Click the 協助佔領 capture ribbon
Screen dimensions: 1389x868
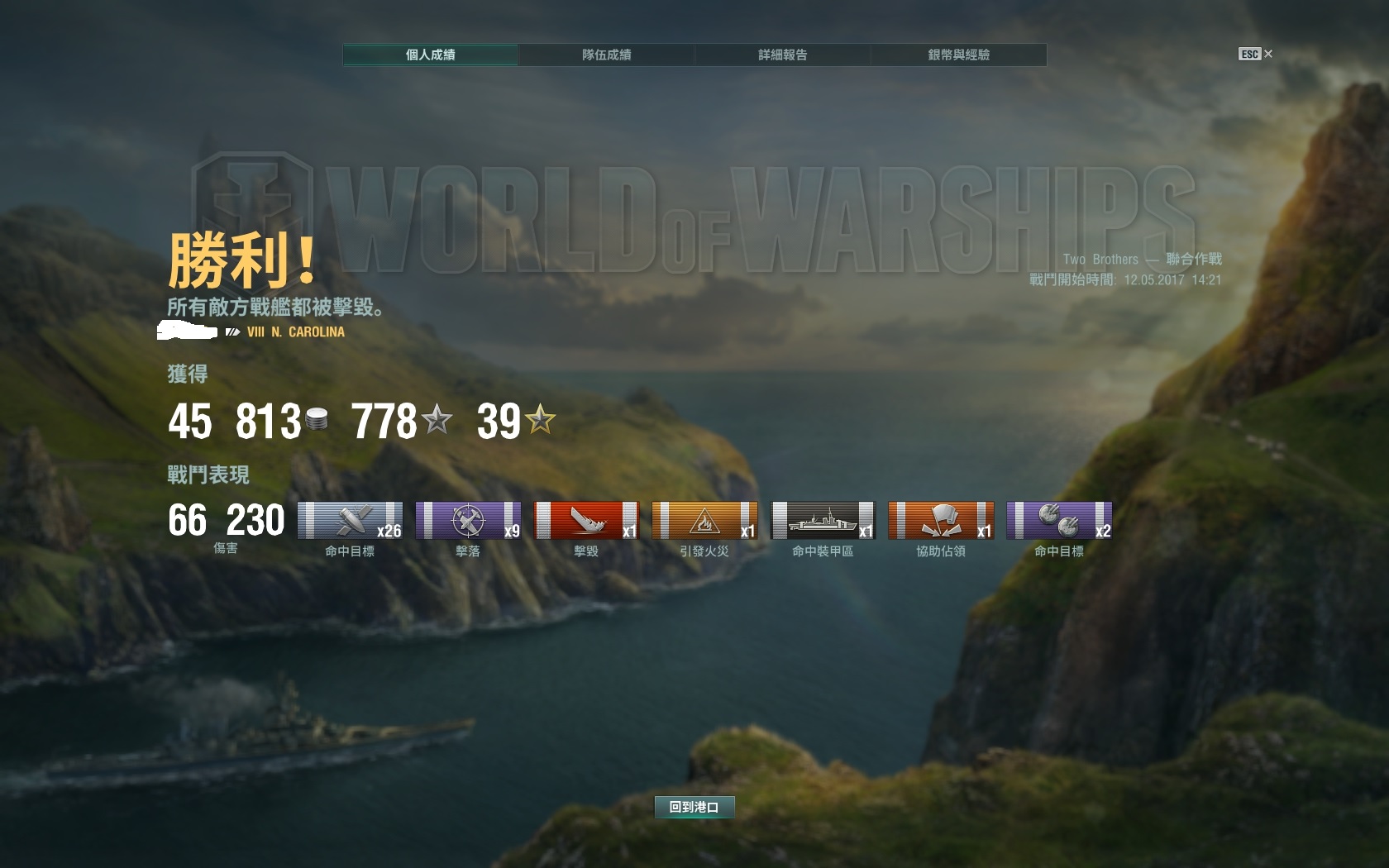(941, 521)
